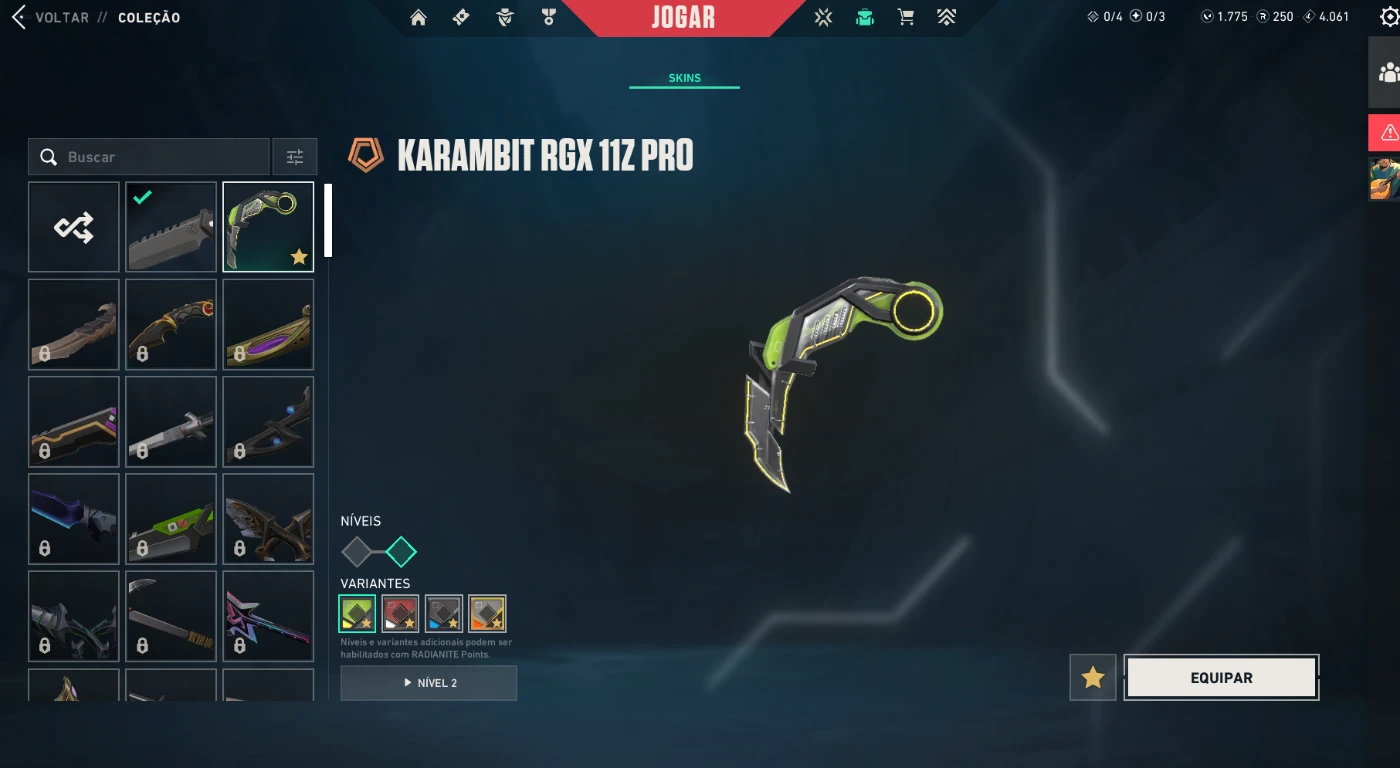Select the random skin shuffle tile

point(74,227)
